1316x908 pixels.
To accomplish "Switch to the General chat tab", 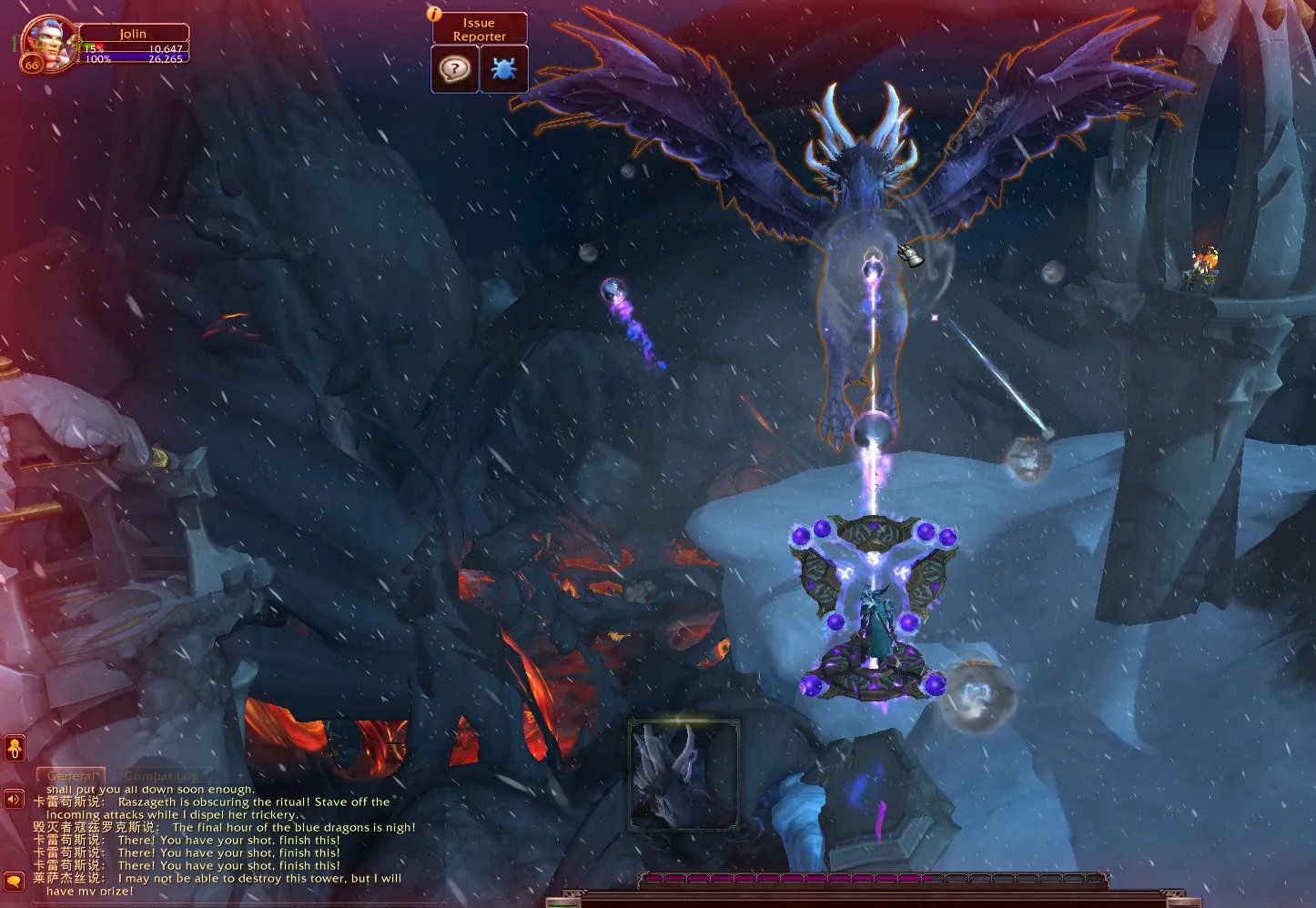I will [71, 776].
